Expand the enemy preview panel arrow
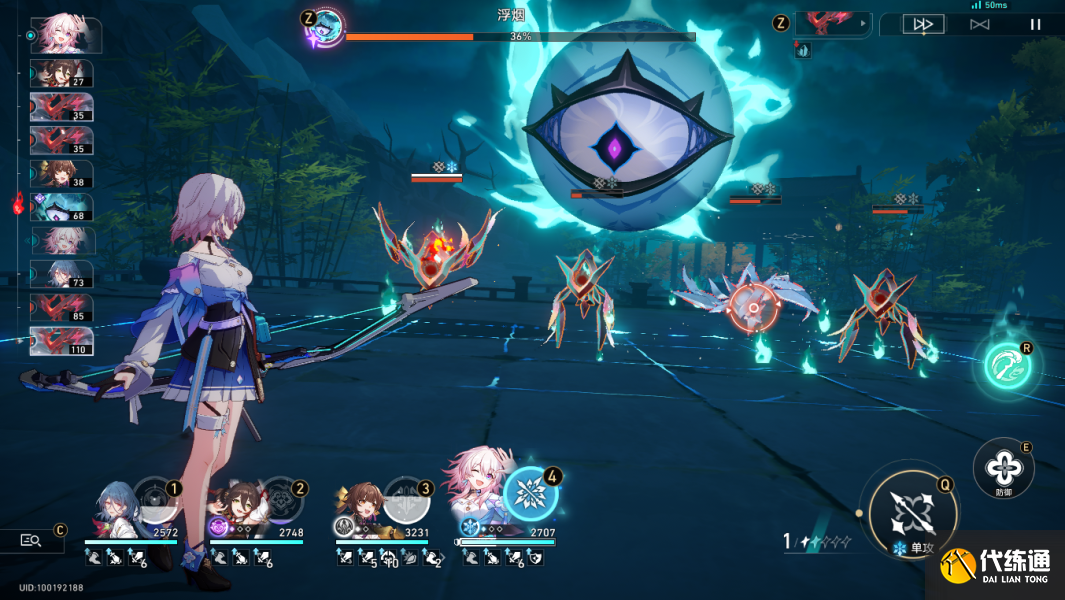 coord(861,24)
